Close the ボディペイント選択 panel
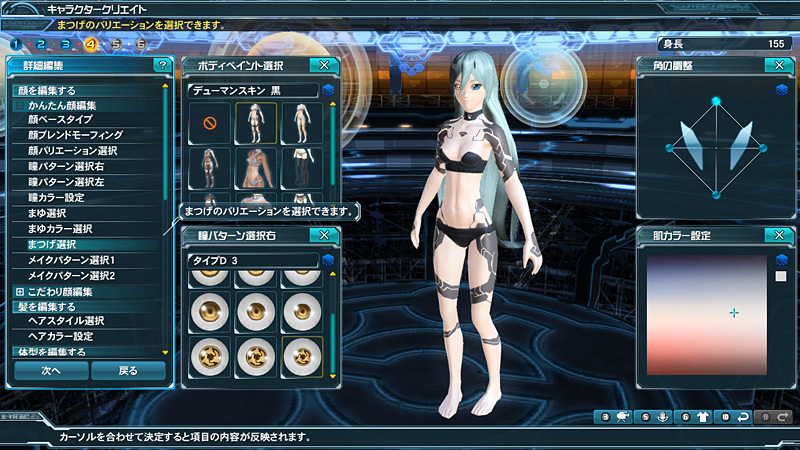Screen dimensions: 800x450 (x=323, y=65)
